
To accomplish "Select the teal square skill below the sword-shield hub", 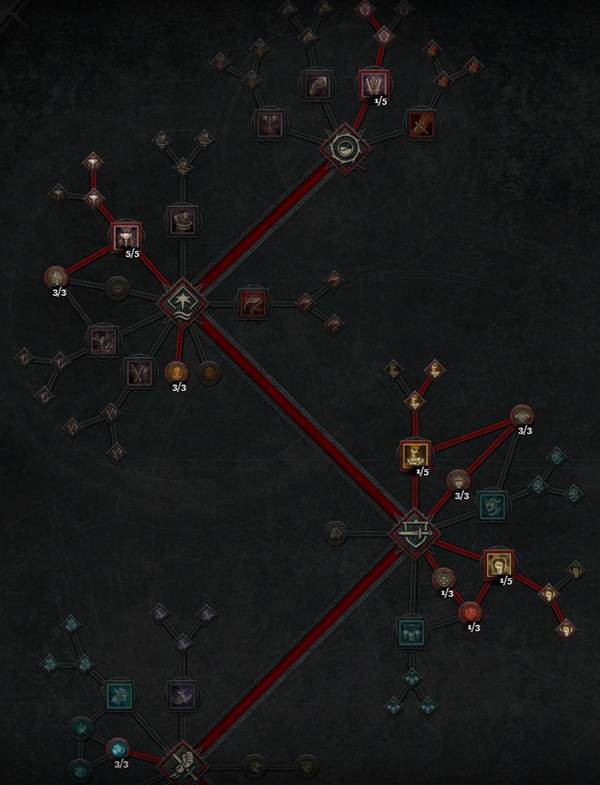I will (410, 632).
